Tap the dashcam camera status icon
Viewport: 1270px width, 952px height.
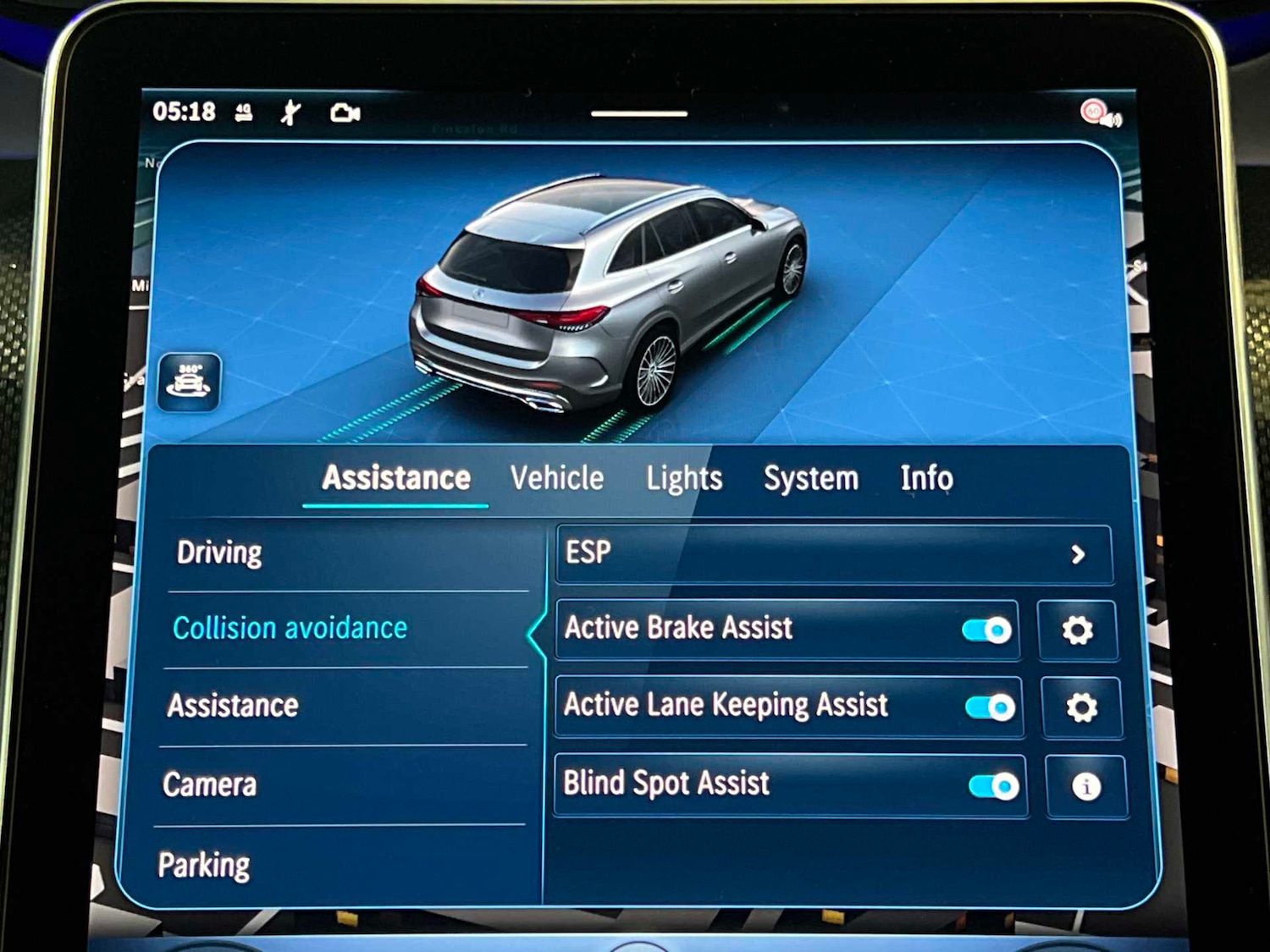click(346, 110)
